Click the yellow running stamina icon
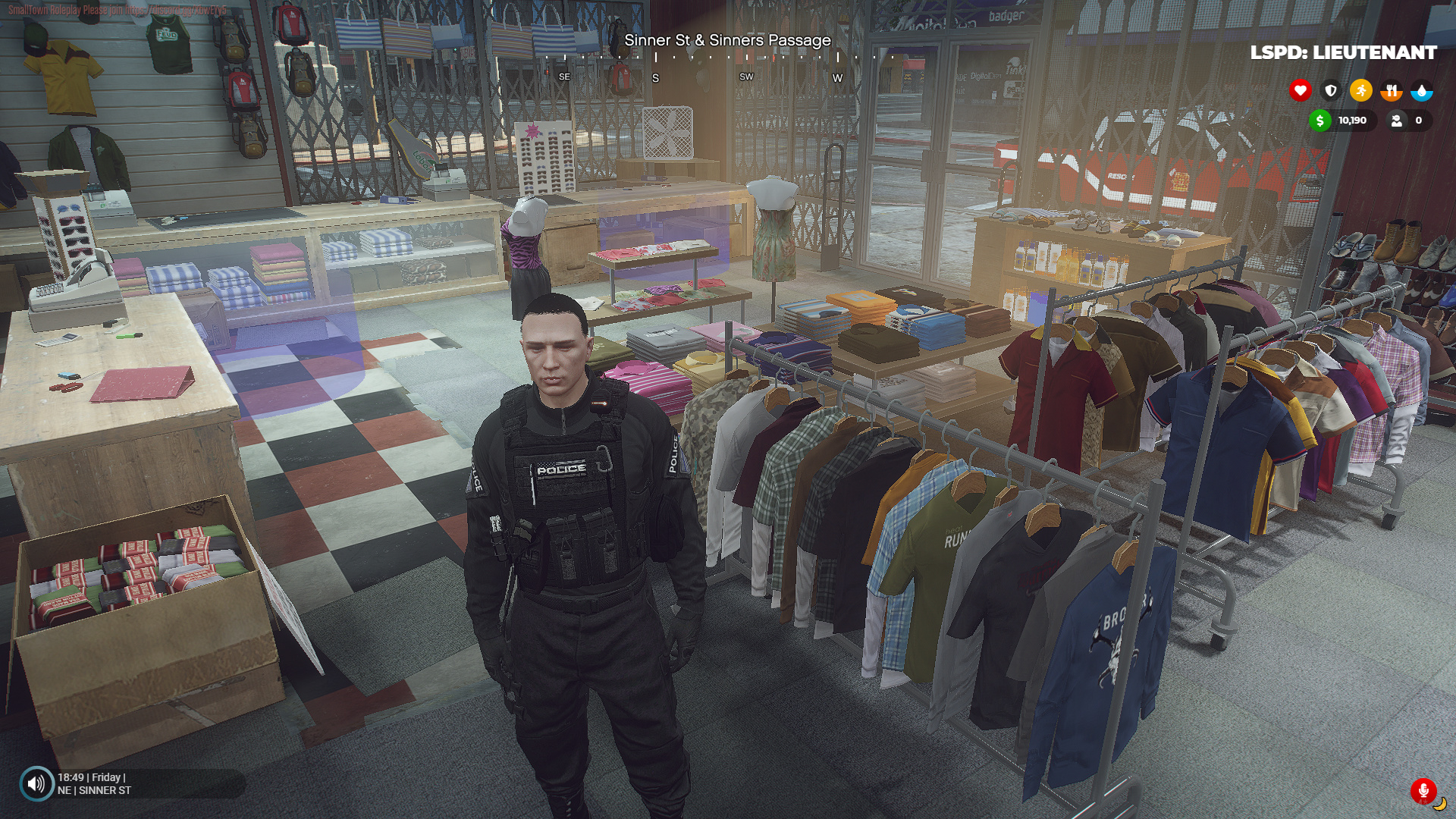 coord(1360,91)
